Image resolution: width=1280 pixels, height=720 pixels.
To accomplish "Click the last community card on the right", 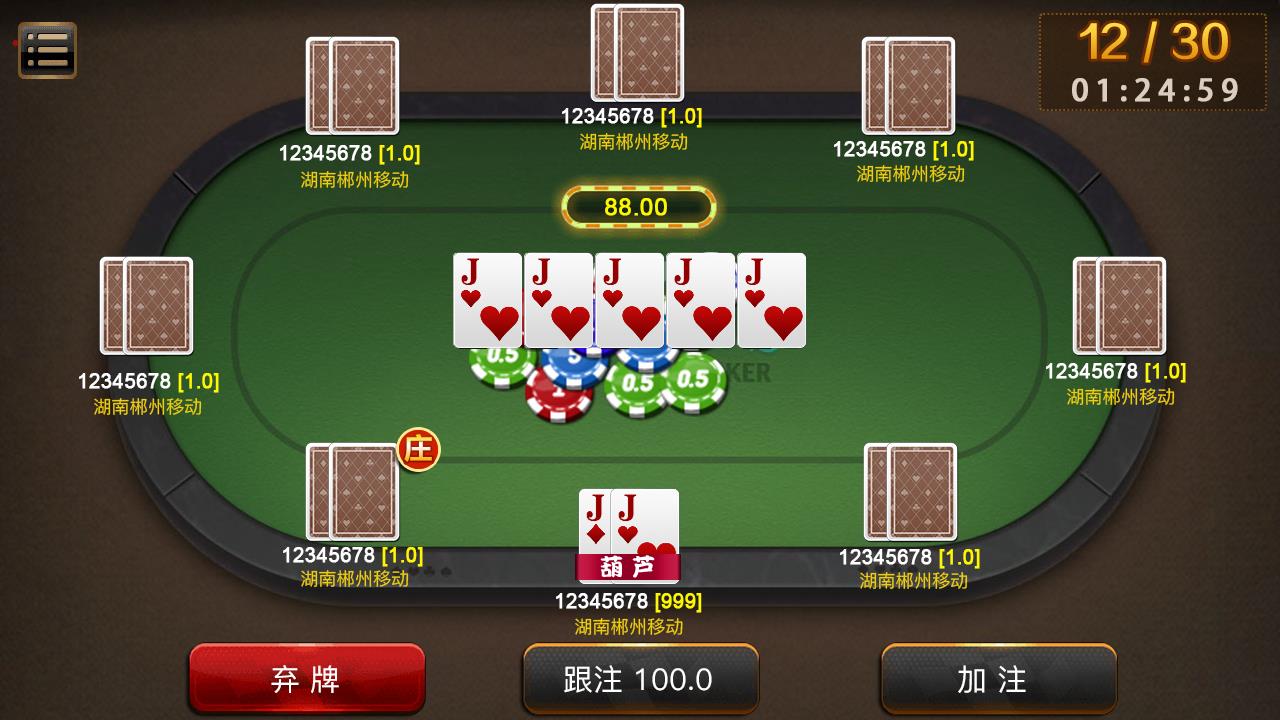I will (x=771, y=299).
